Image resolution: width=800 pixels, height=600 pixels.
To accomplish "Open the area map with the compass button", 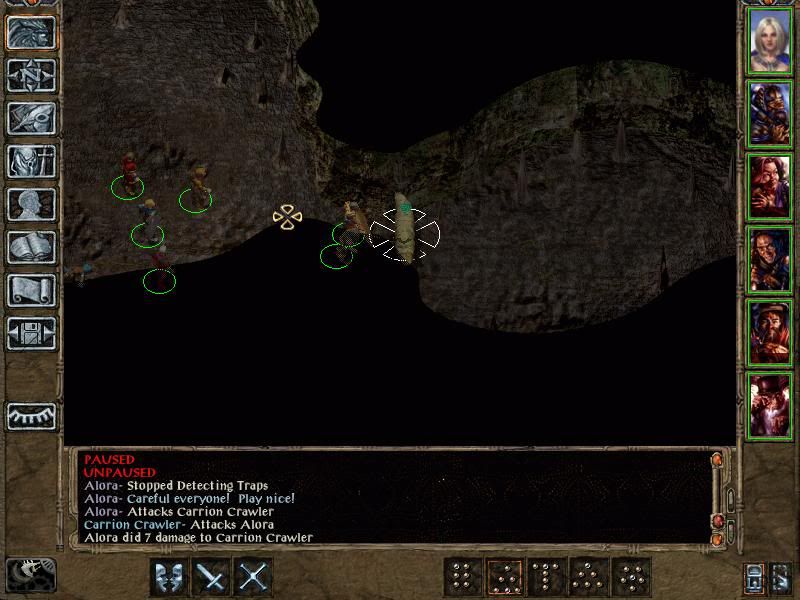I will 32,75.
